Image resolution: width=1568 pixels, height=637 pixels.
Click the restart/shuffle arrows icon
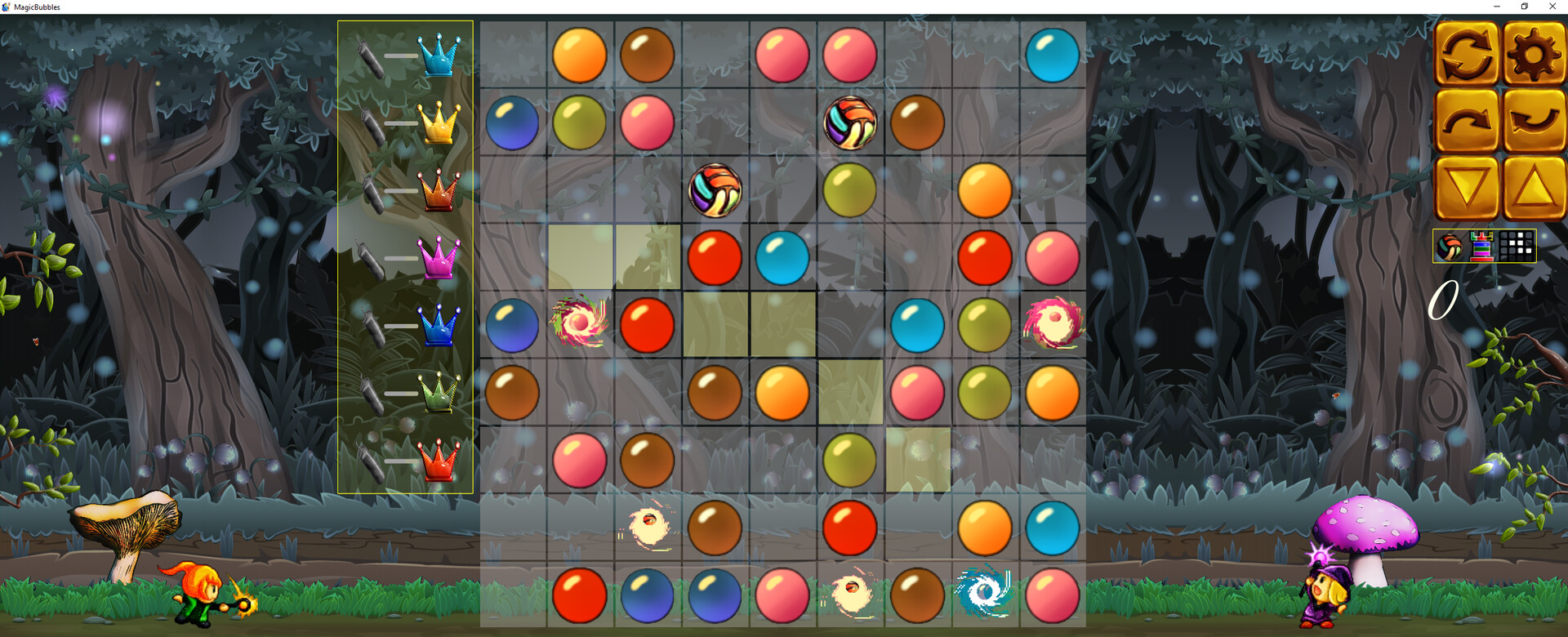[x=1466, y=53]
